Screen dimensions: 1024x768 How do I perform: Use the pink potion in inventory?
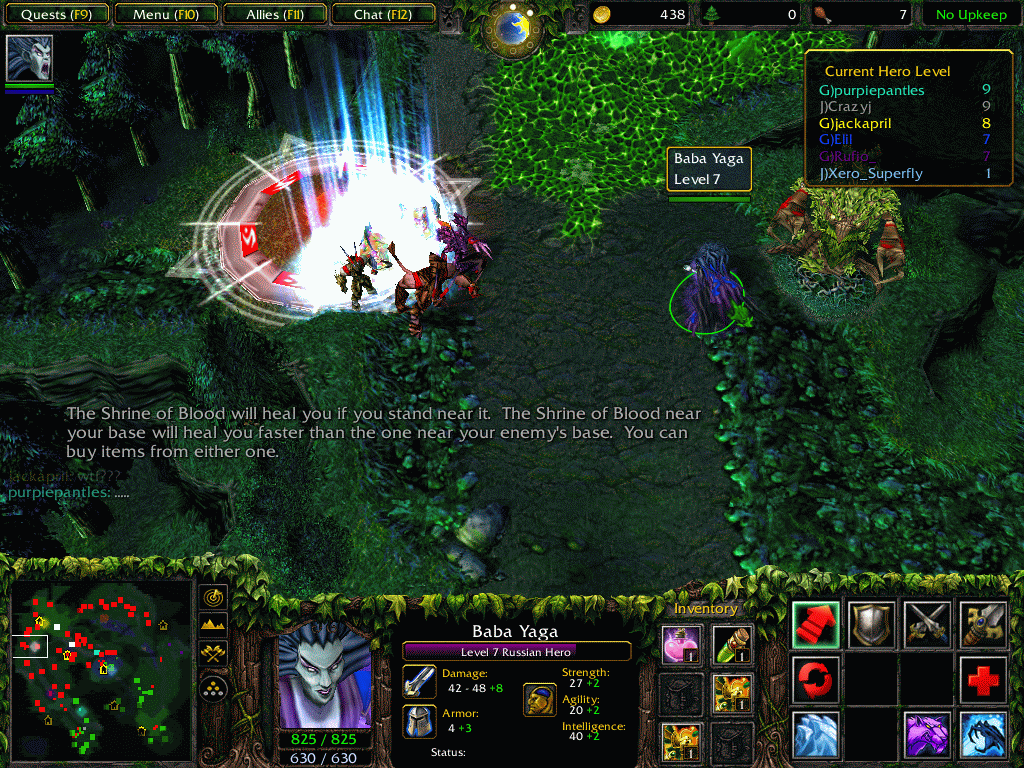[x=679, y=645]
